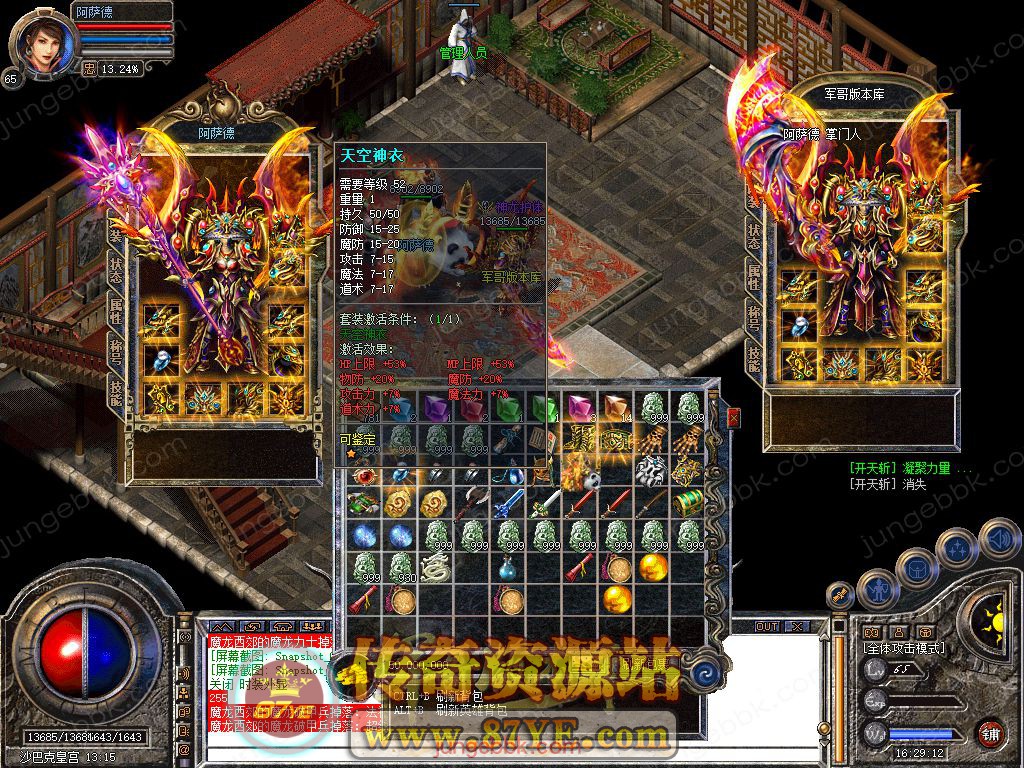Open the character equipment round button
1024x768 pixels.
click(880, 589)
